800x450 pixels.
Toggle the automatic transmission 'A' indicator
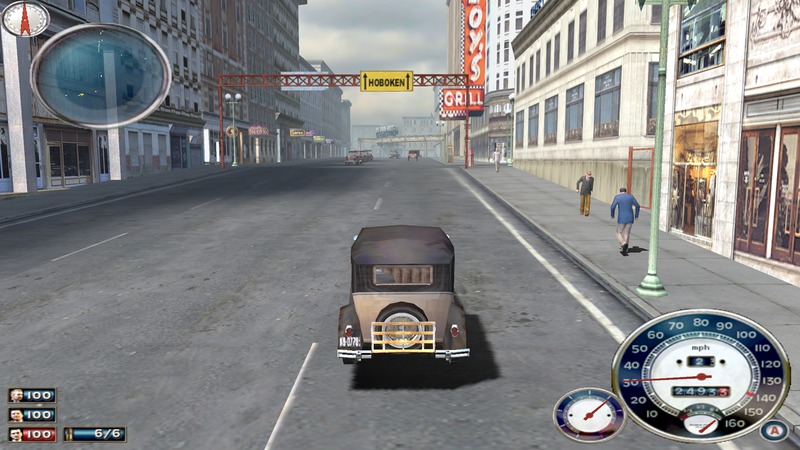click(770, 431)
